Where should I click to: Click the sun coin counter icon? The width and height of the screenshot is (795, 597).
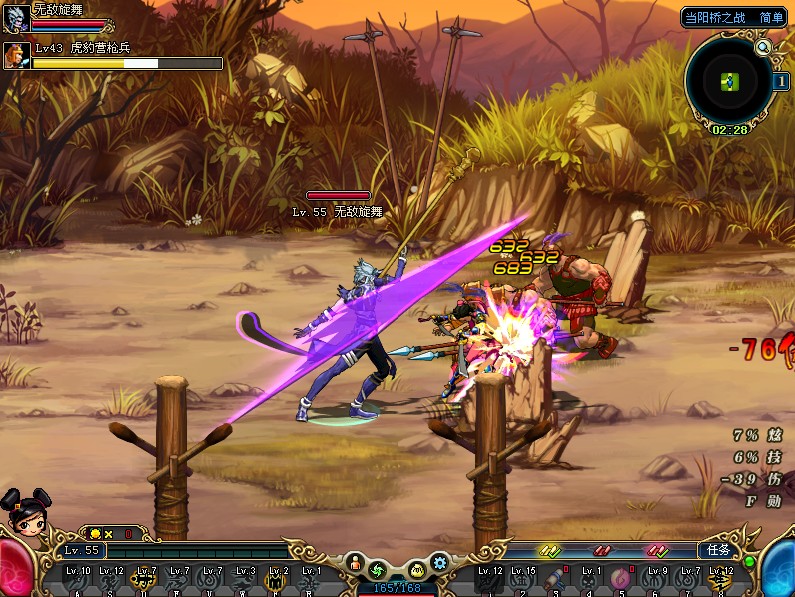[95, 534]
